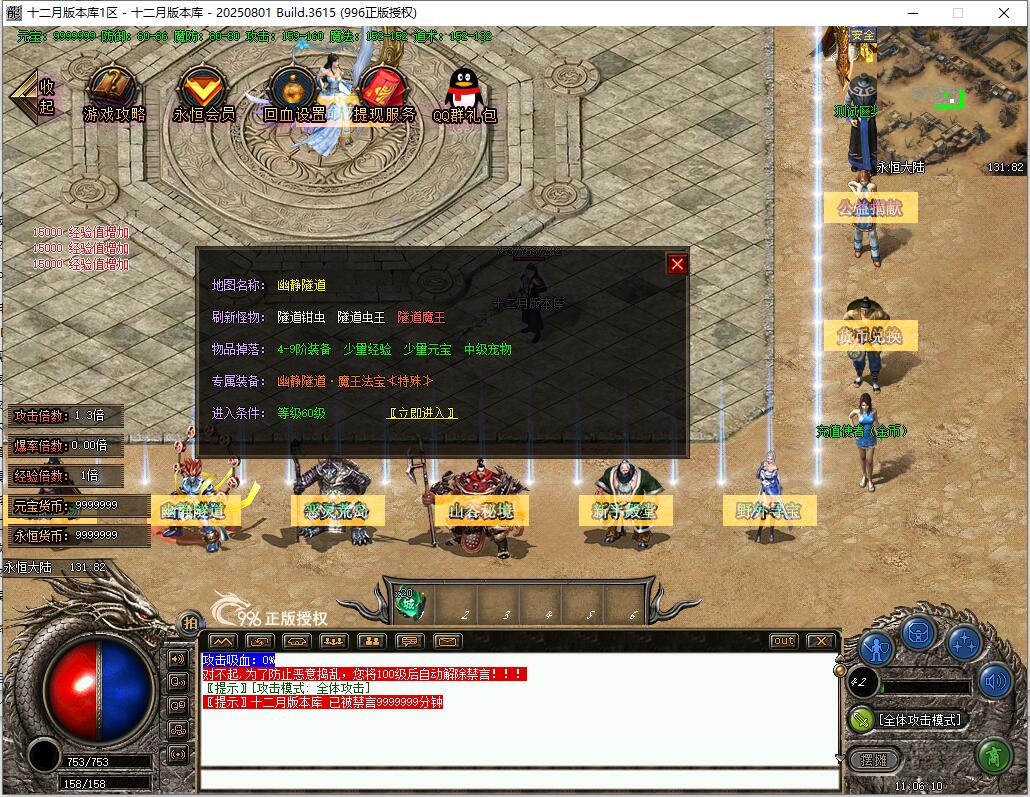1030x797 pixels.
Task: Click the chat text input field
Action: click(518, 779)
